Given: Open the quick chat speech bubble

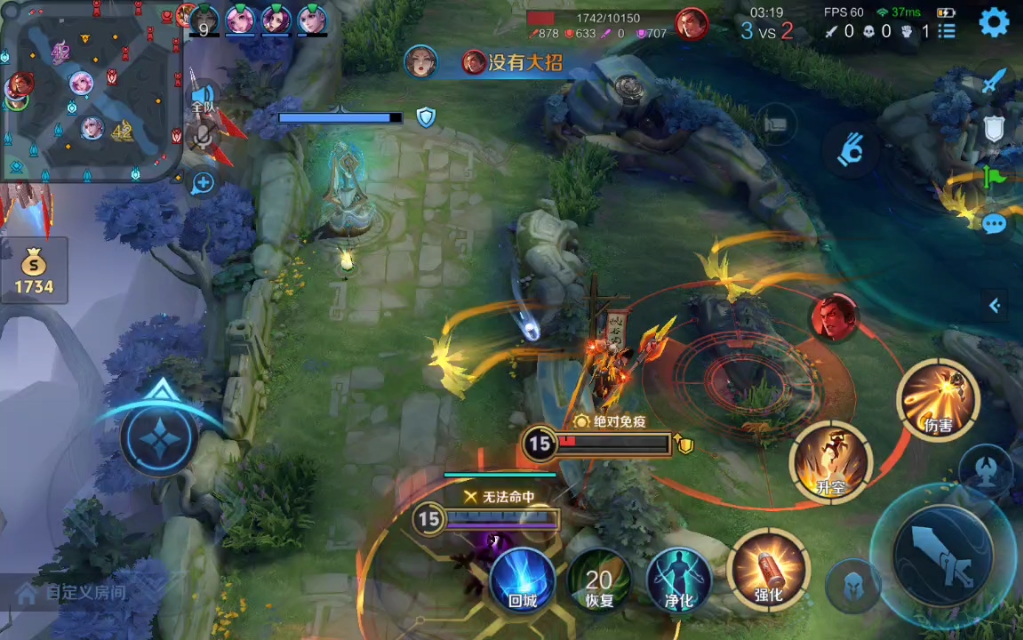Looking at the screenshot, I should click(x=993, y=224).
